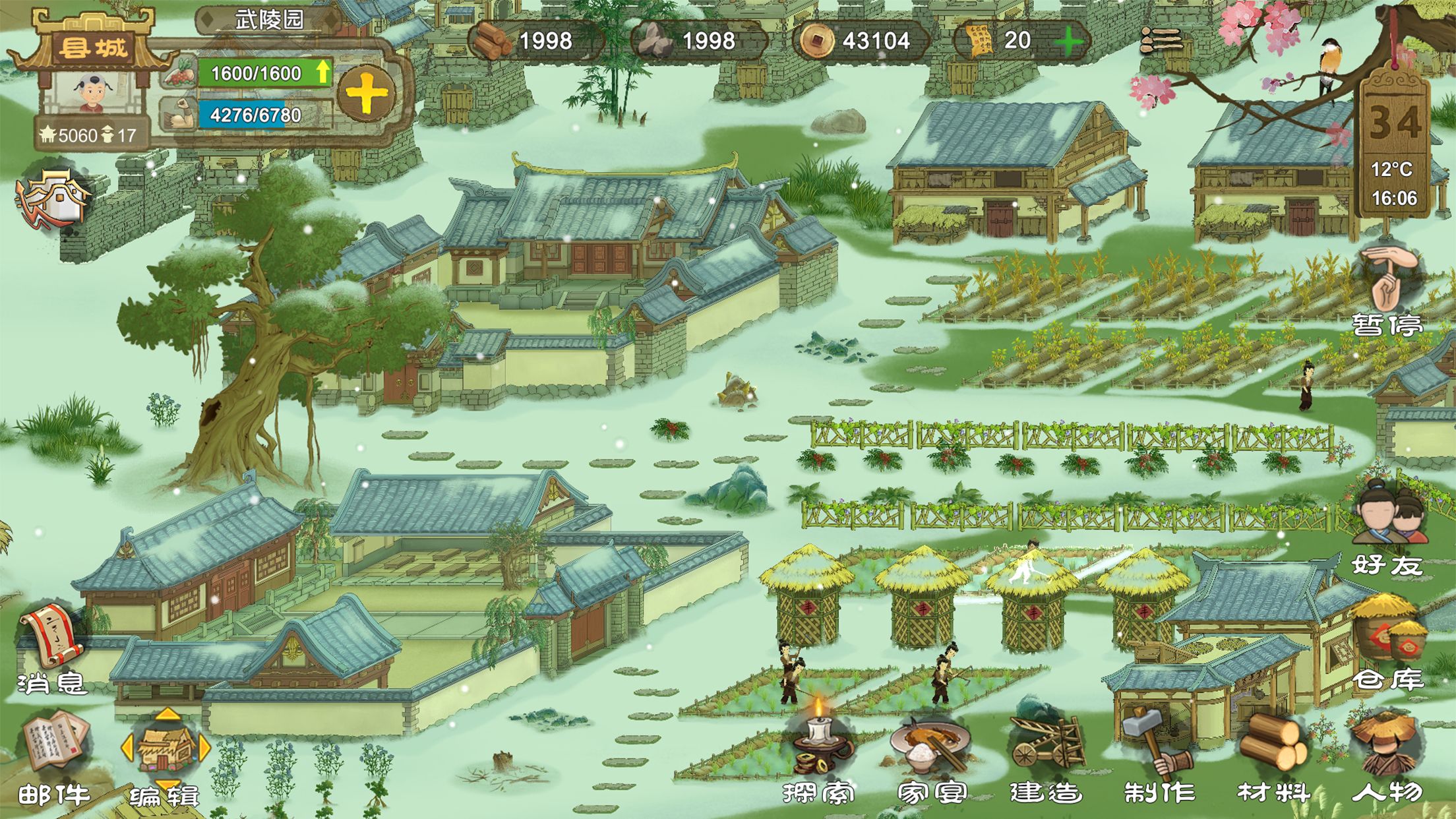Open the 探索 exploration menu
Viewport: 1456px width, 819px height.
(x=819, y=758)
